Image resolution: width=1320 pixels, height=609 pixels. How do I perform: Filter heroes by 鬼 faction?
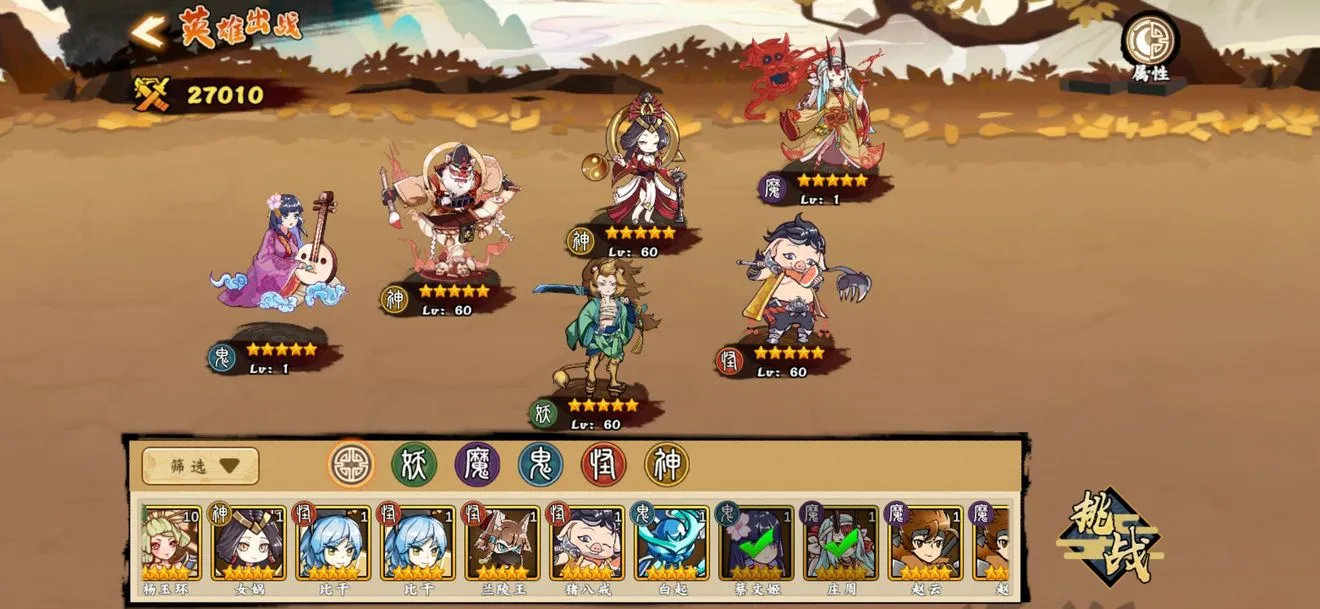point(540,465)
